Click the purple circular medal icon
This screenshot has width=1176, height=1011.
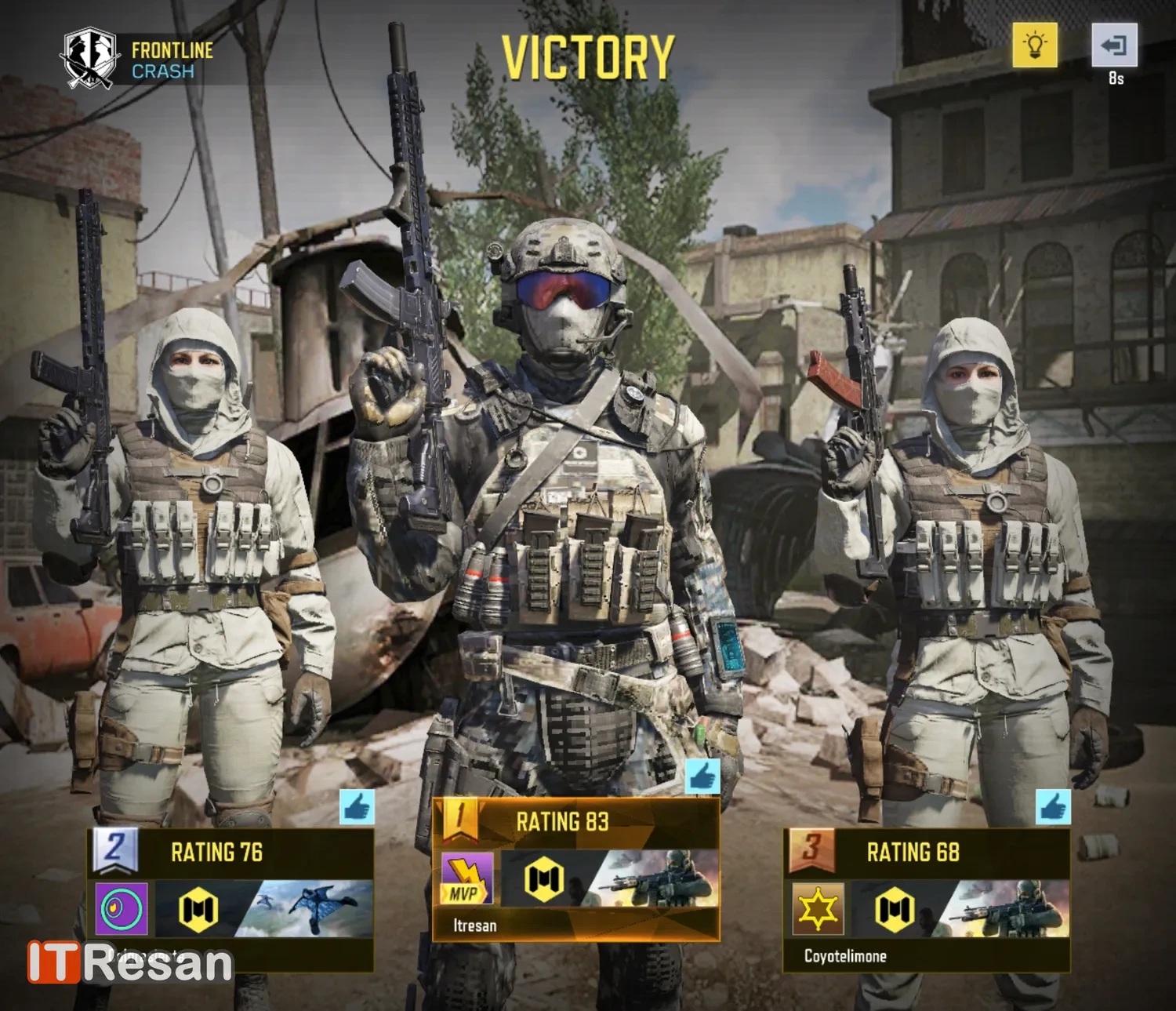[122, 910]
